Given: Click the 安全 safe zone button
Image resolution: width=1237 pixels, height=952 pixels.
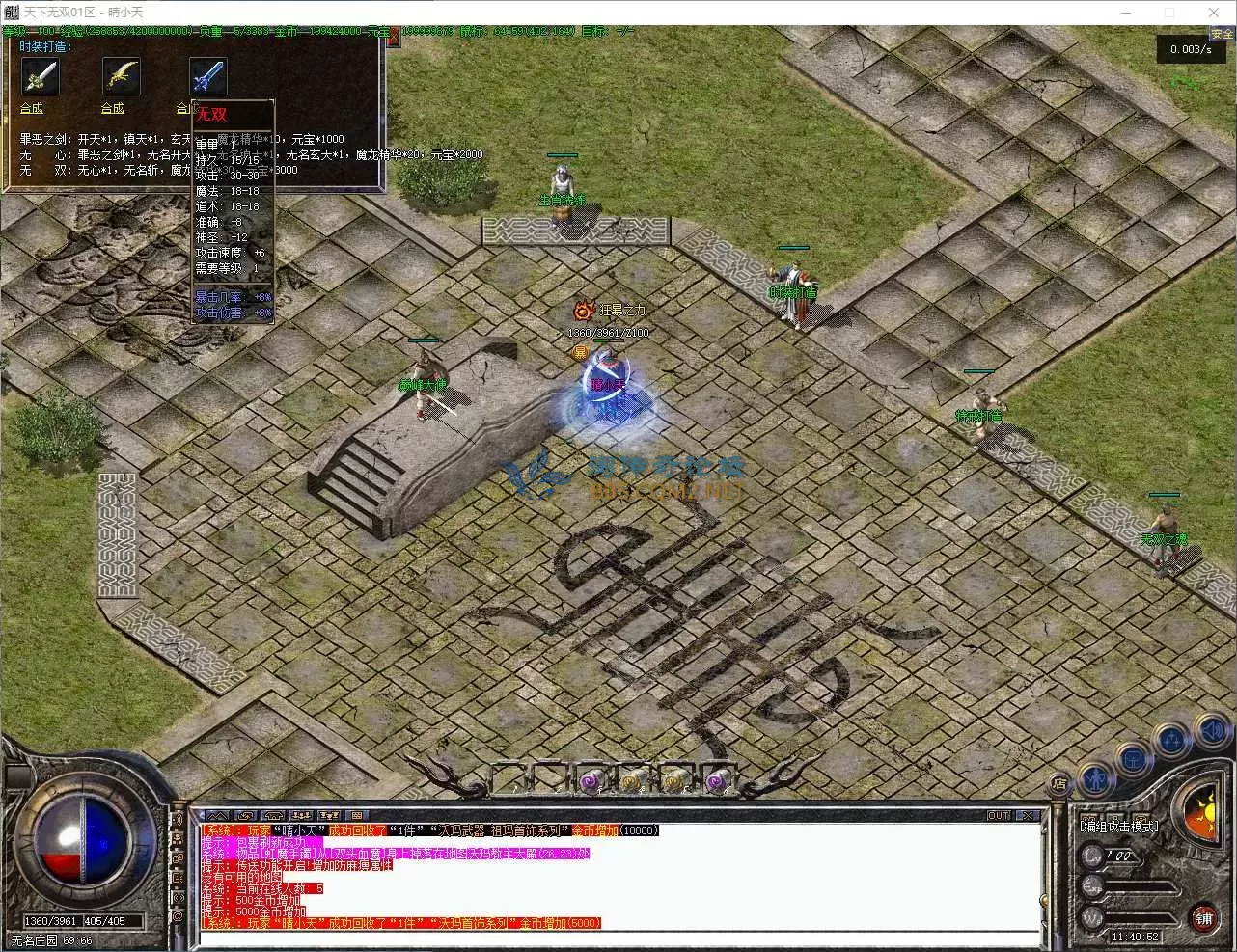Looking at the screenshot, I should pos(1223,35).
